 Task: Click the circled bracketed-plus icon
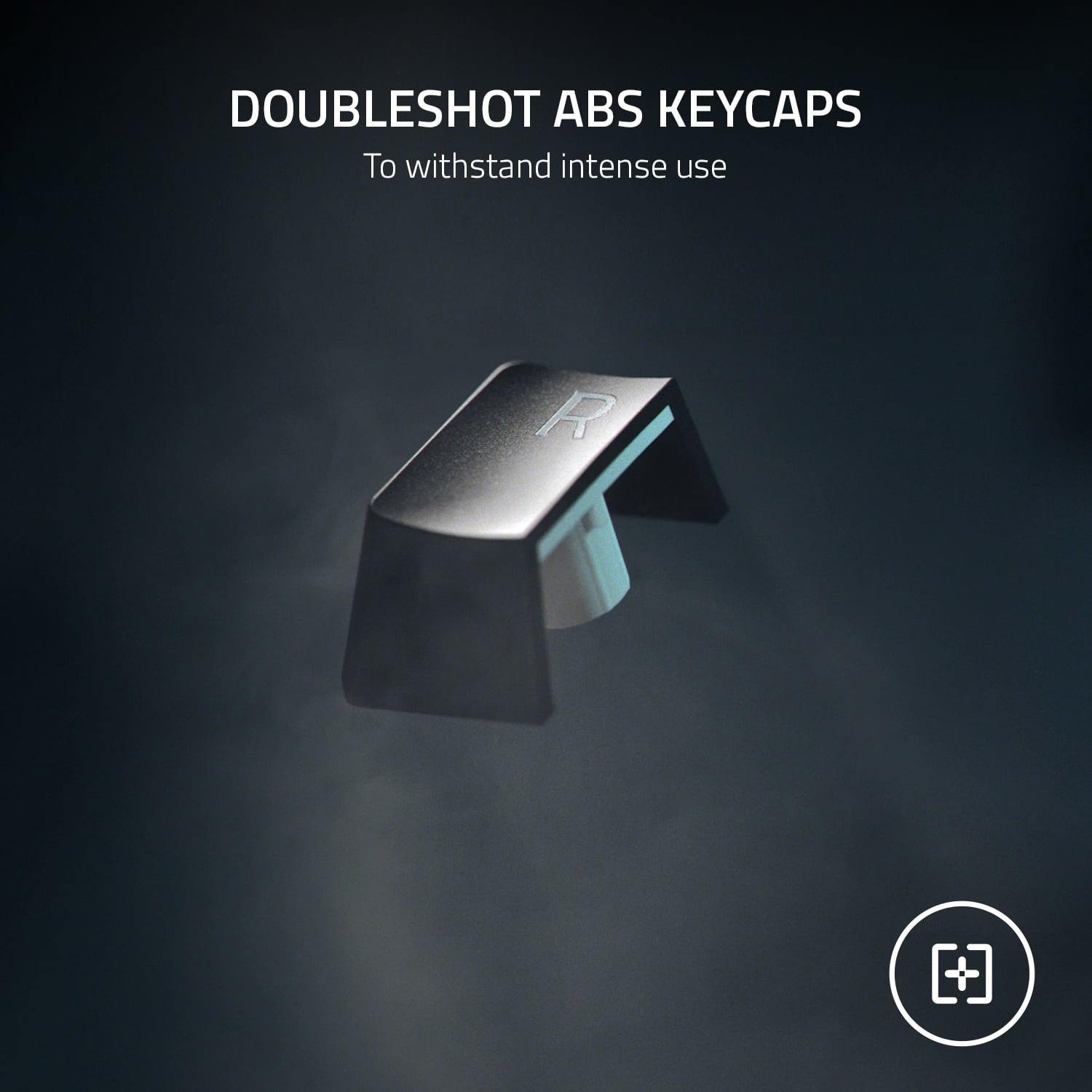pos(962,973)
